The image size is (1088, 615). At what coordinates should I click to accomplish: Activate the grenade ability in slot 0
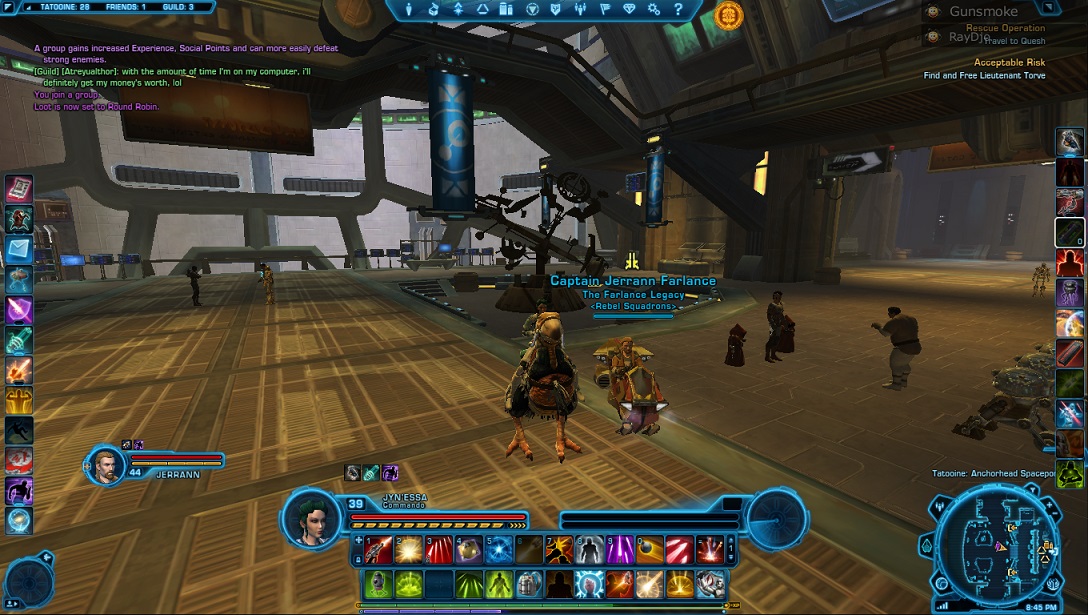(x=651, y=549)
